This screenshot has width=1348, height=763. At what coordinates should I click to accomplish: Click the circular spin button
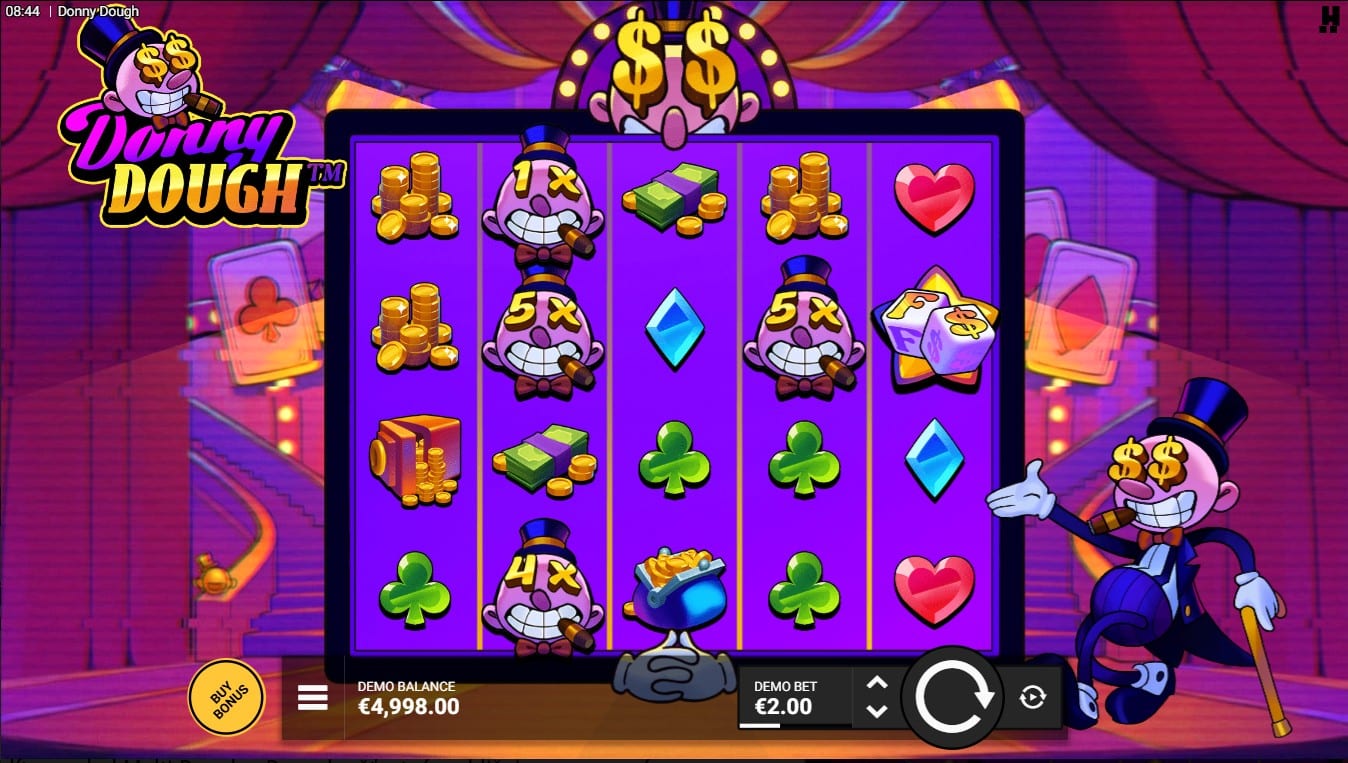(953, 699)
